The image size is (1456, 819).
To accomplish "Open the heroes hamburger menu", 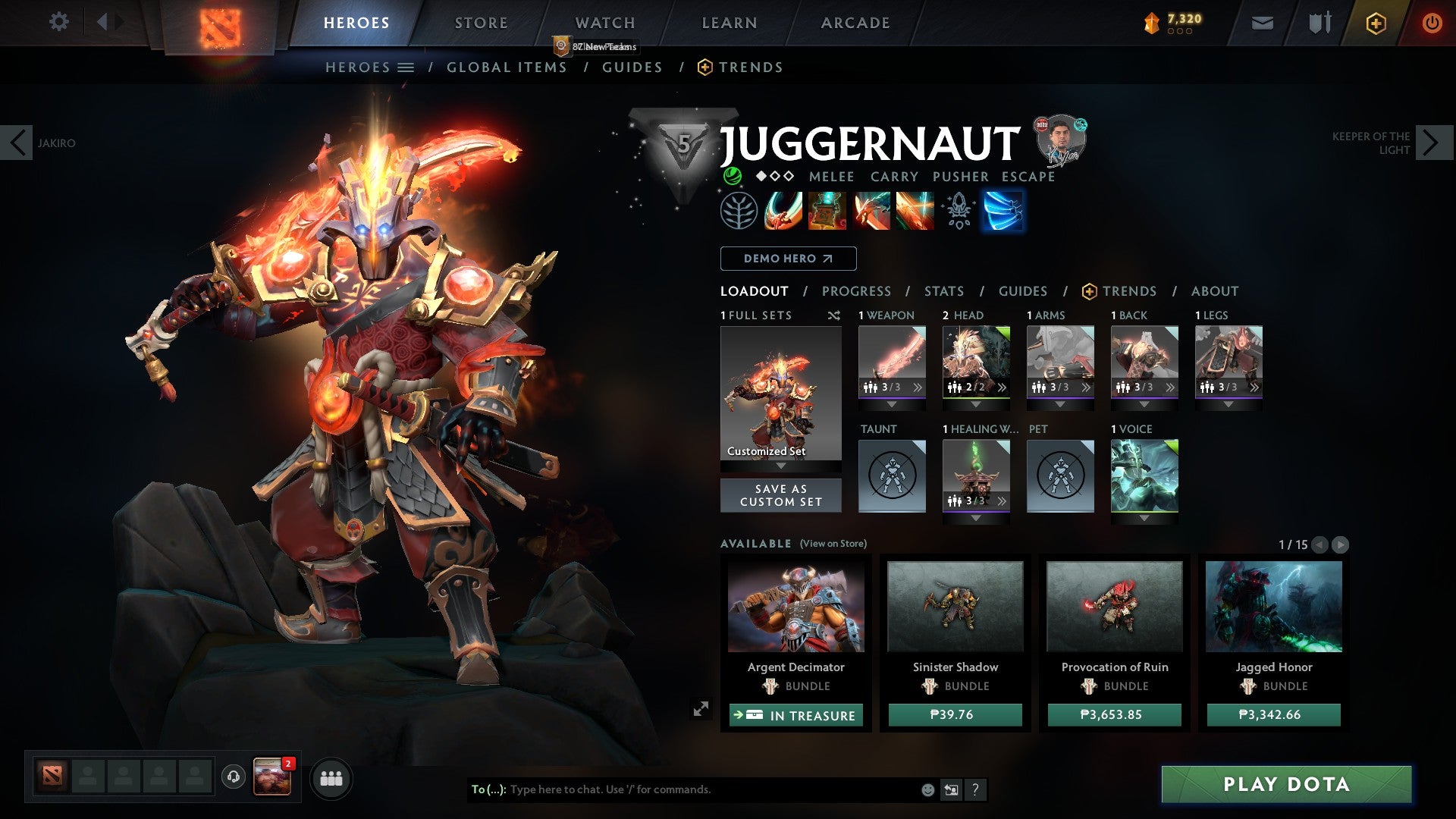I will (x=406, y=67).
